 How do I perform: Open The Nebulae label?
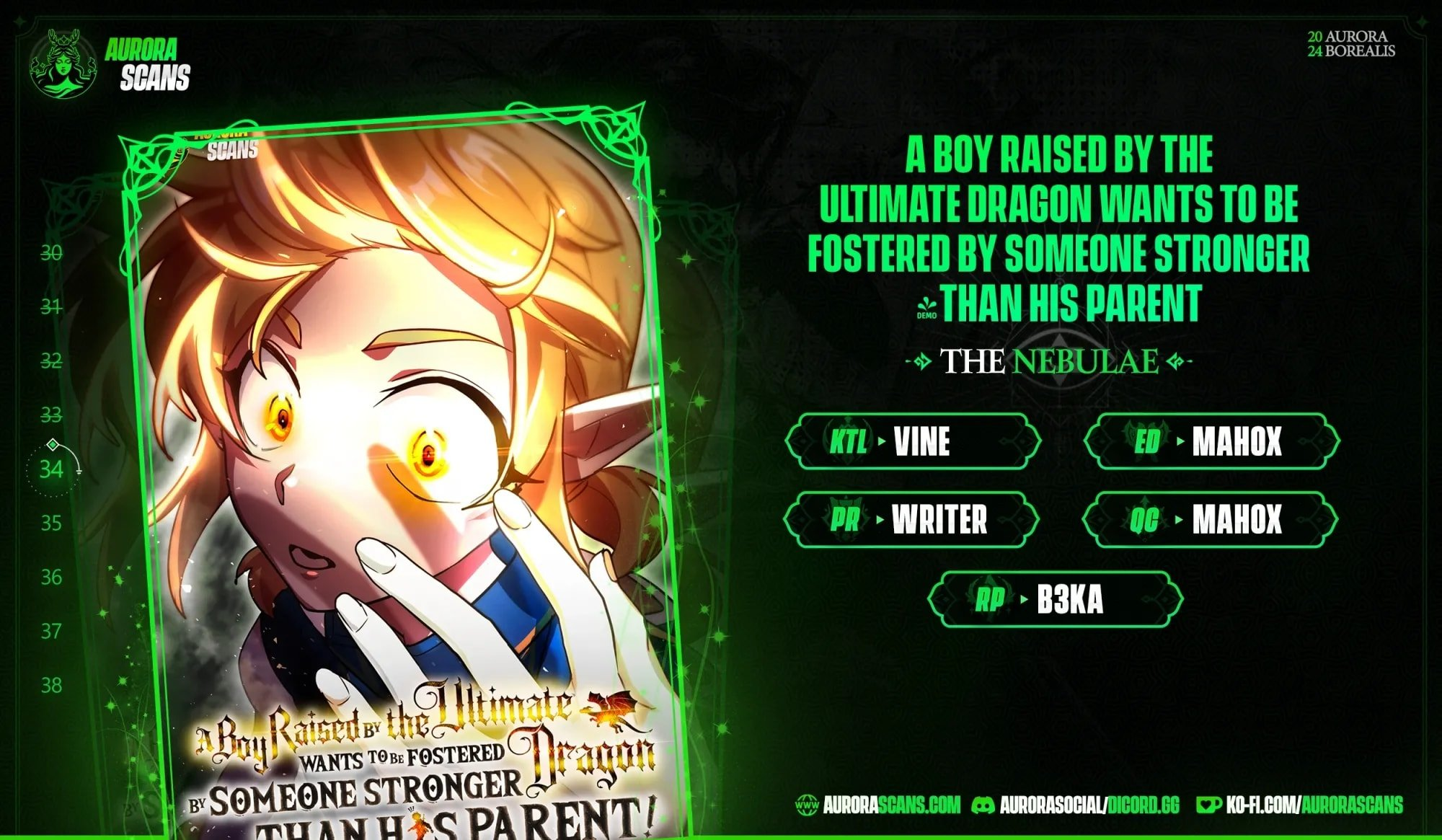tap(1049, 361)
